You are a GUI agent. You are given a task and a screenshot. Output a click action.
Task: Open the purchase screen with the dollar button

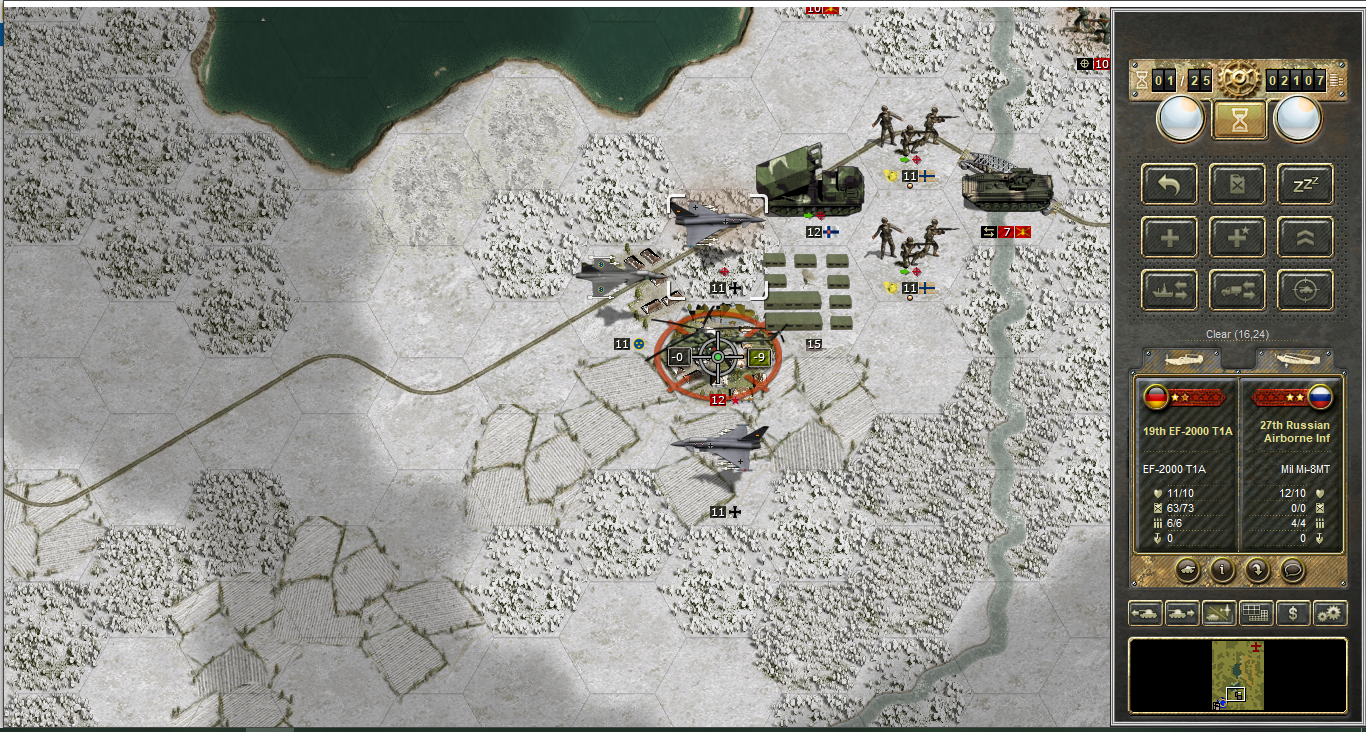[x=1293, y=613]
